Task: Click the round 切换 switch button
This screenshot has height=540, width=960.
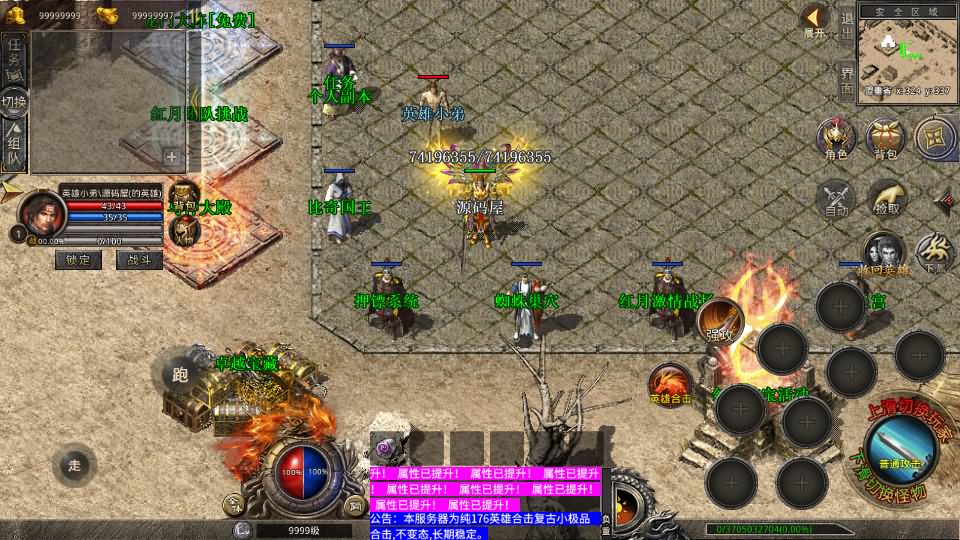Action: [14, 102]
